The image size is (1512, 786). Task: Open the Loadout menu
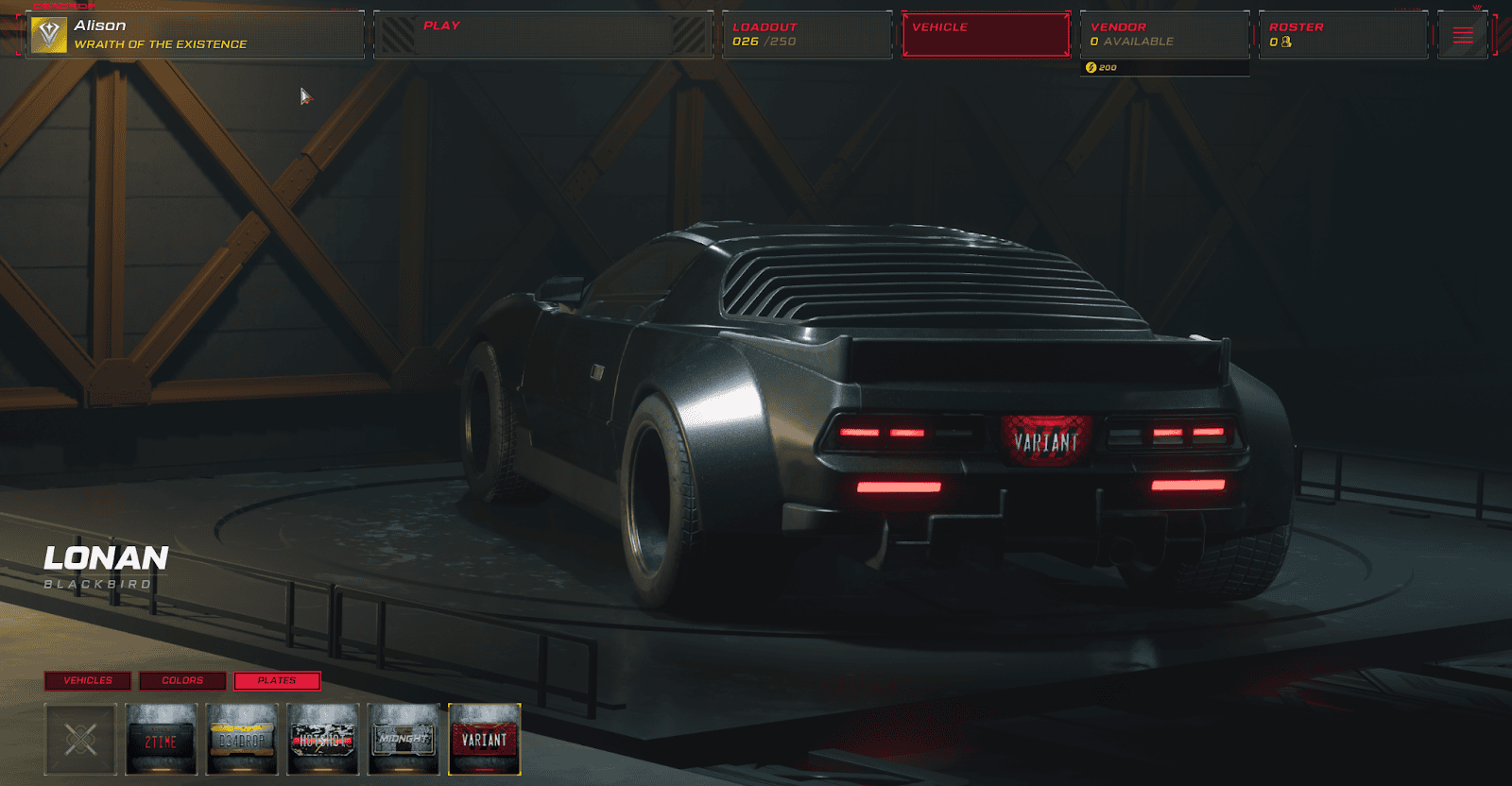[x=806, y=35]
